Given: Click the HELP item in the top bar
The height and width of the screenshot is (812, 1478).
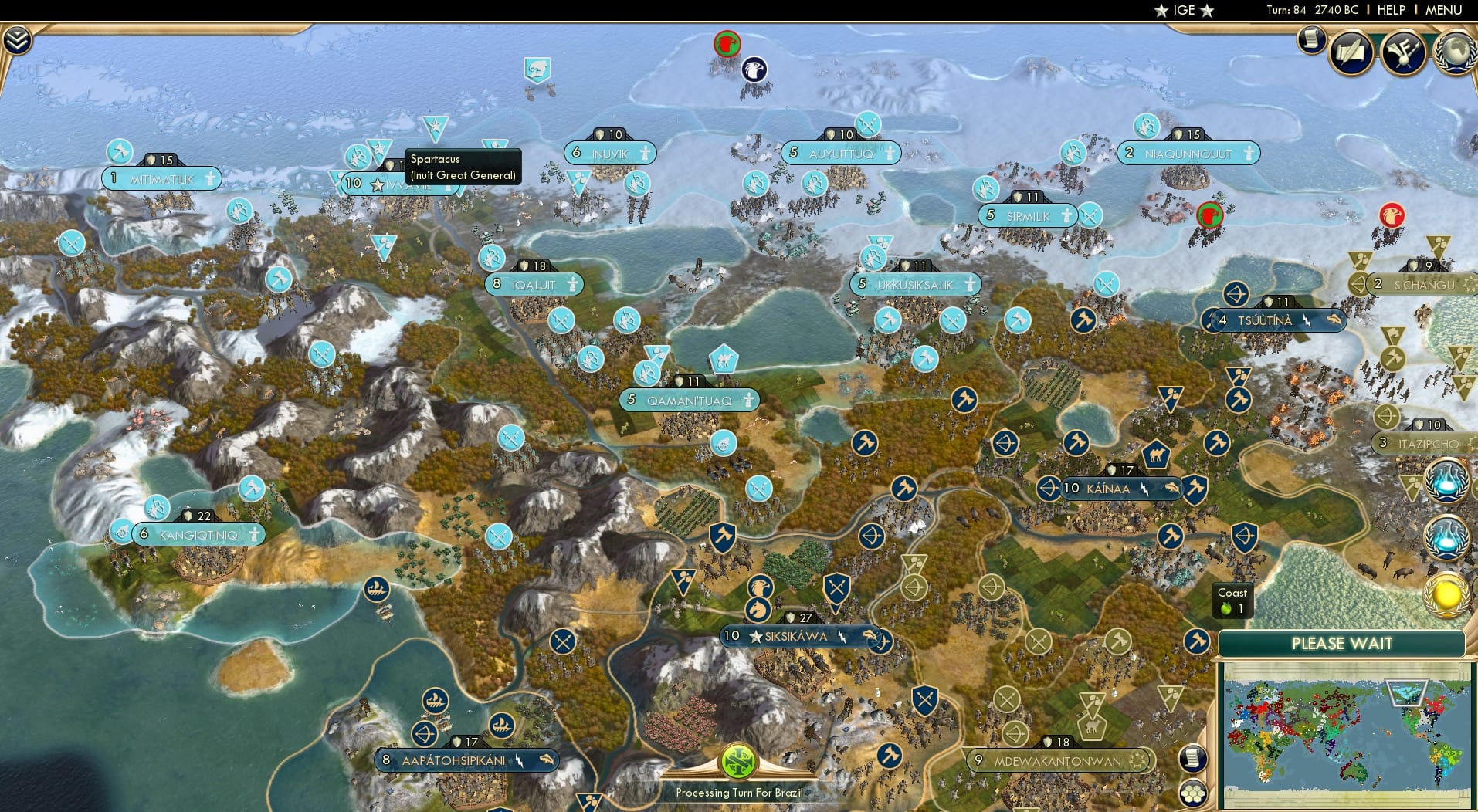Looking at the screenshot, I should click(x=1391, y=10).
